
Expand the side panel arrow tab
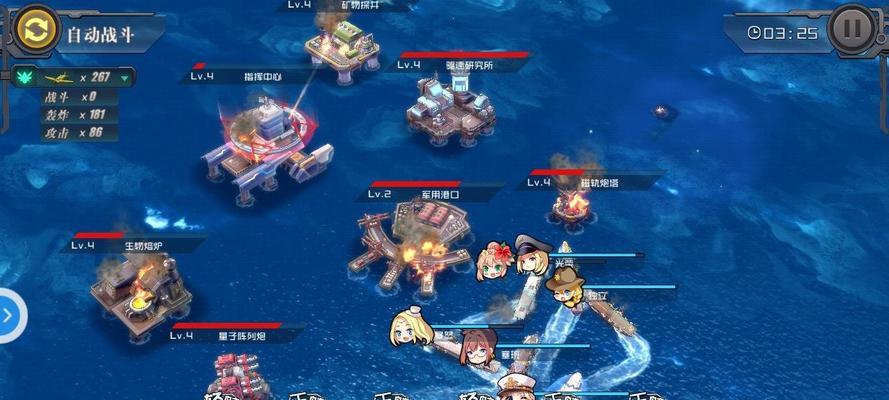[x=9, y=315]
